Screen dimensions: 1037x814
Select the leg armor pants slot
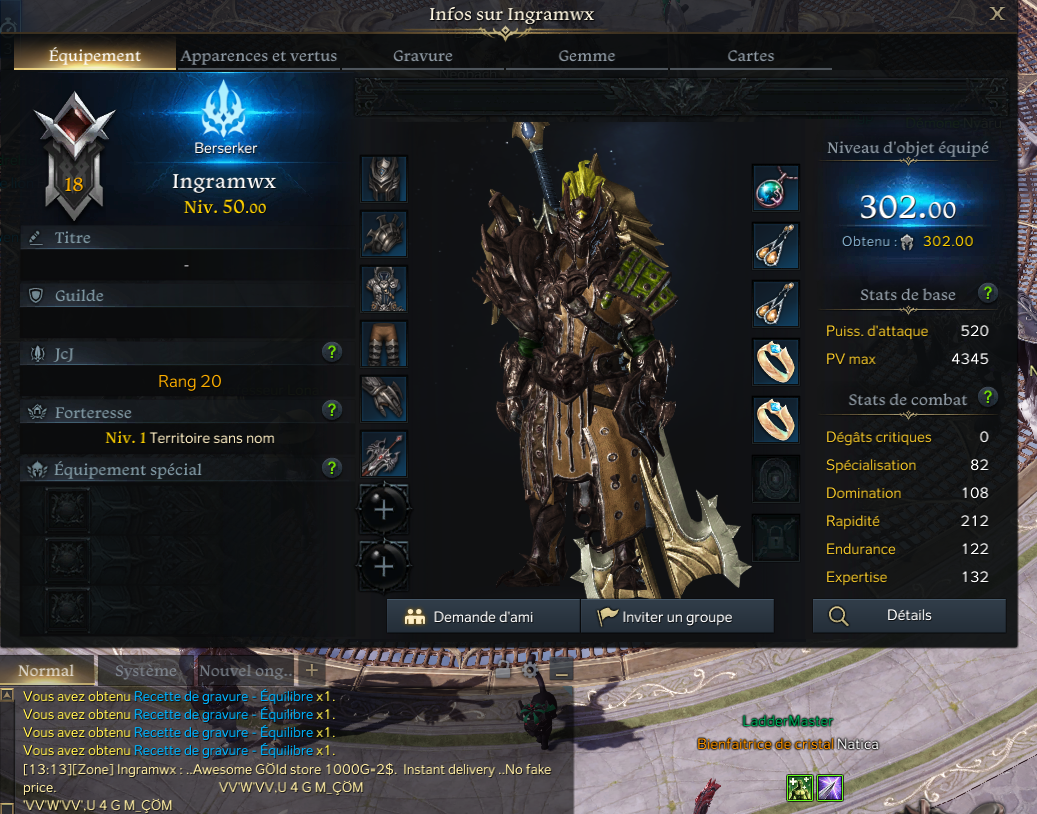coord(384,344)
